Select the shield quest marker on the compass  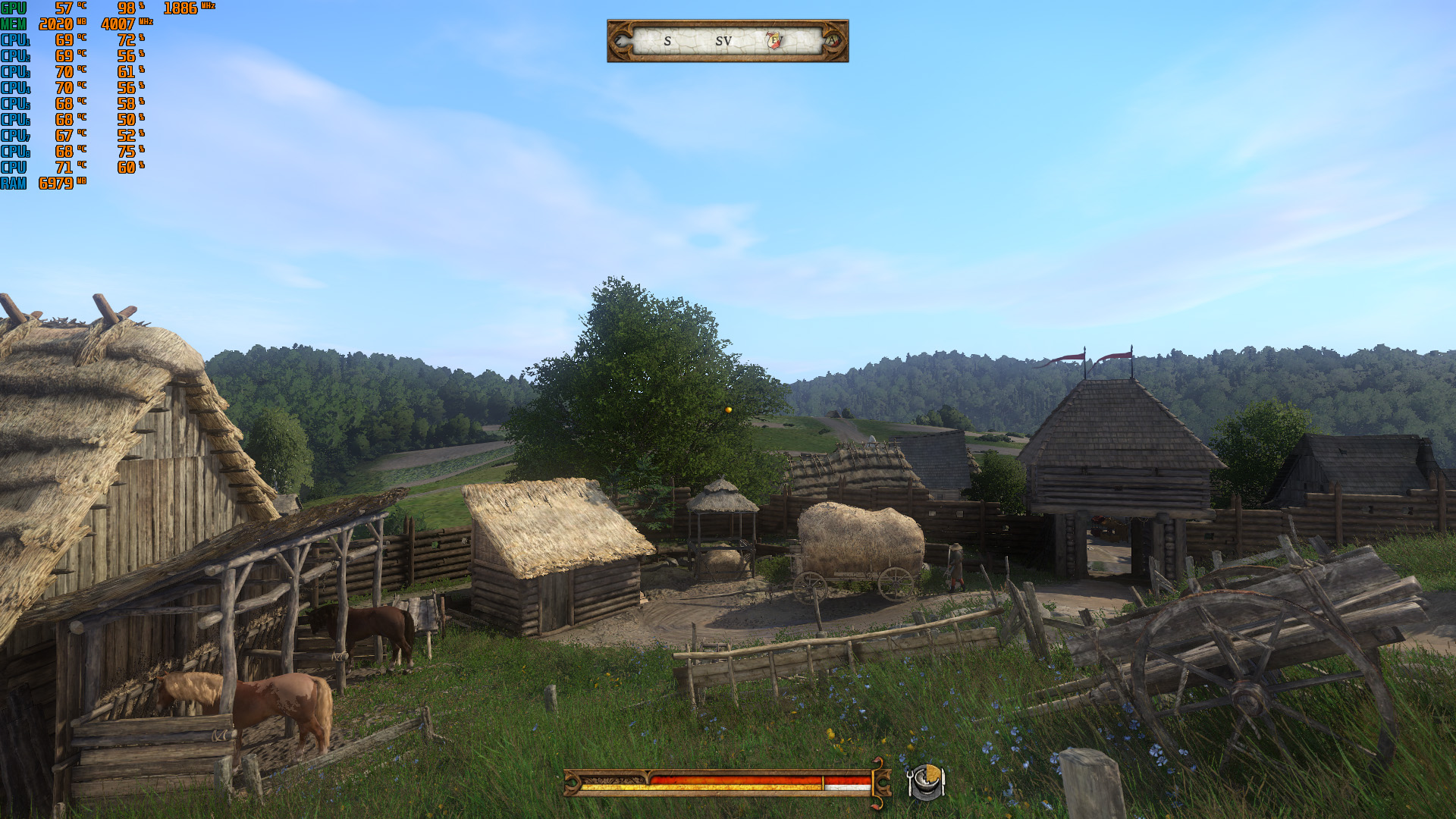point(774,40)
